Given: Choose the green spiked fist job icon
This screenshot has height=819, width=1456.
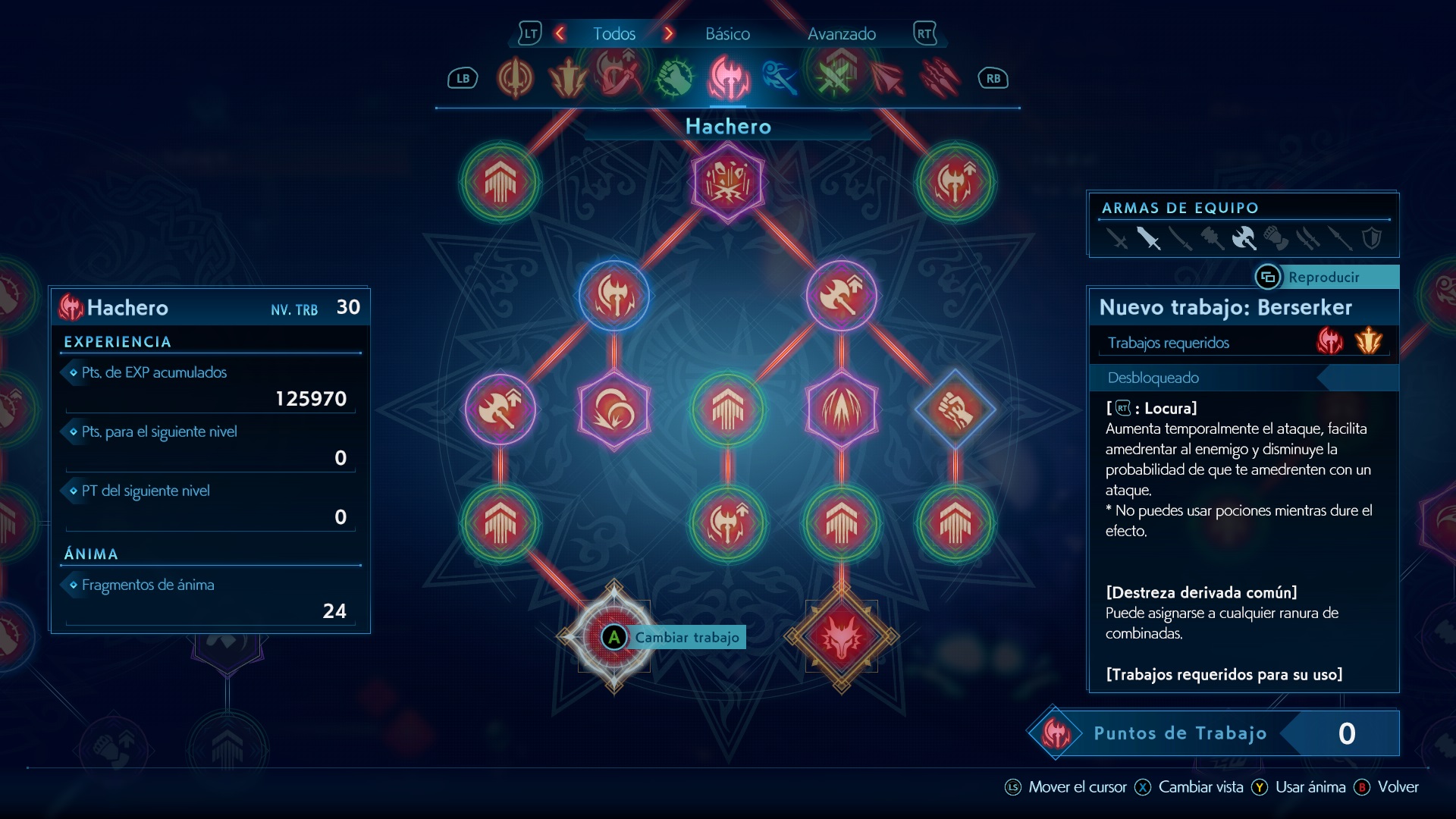Looking at the screenshot, I should pos(674,78).
